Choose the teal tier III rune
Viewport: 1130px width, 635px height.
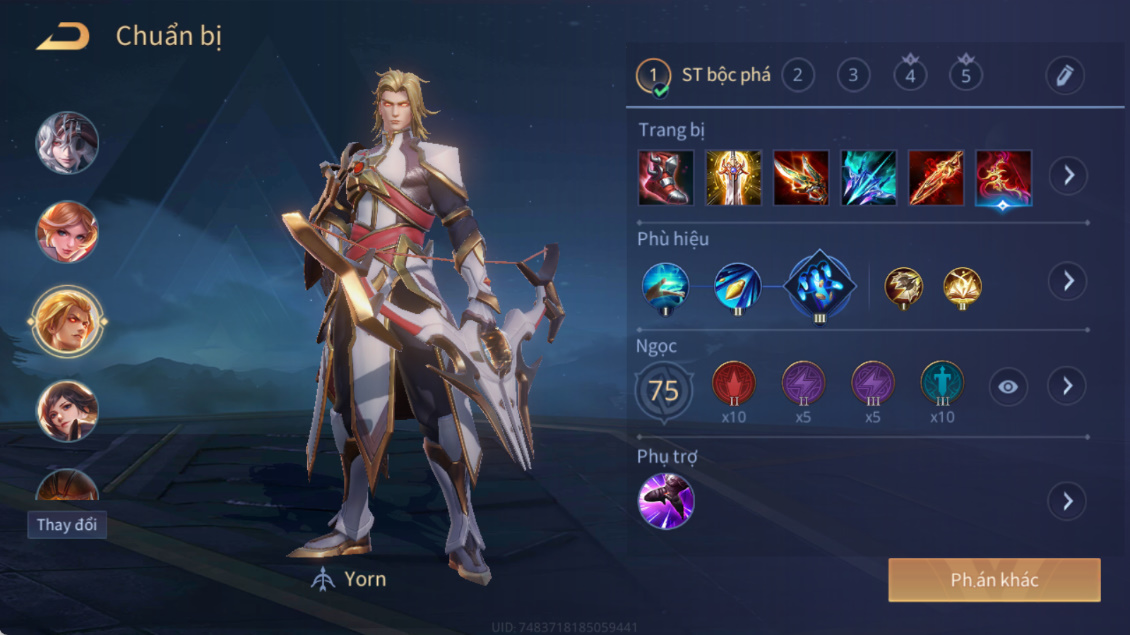click(941, 384)
